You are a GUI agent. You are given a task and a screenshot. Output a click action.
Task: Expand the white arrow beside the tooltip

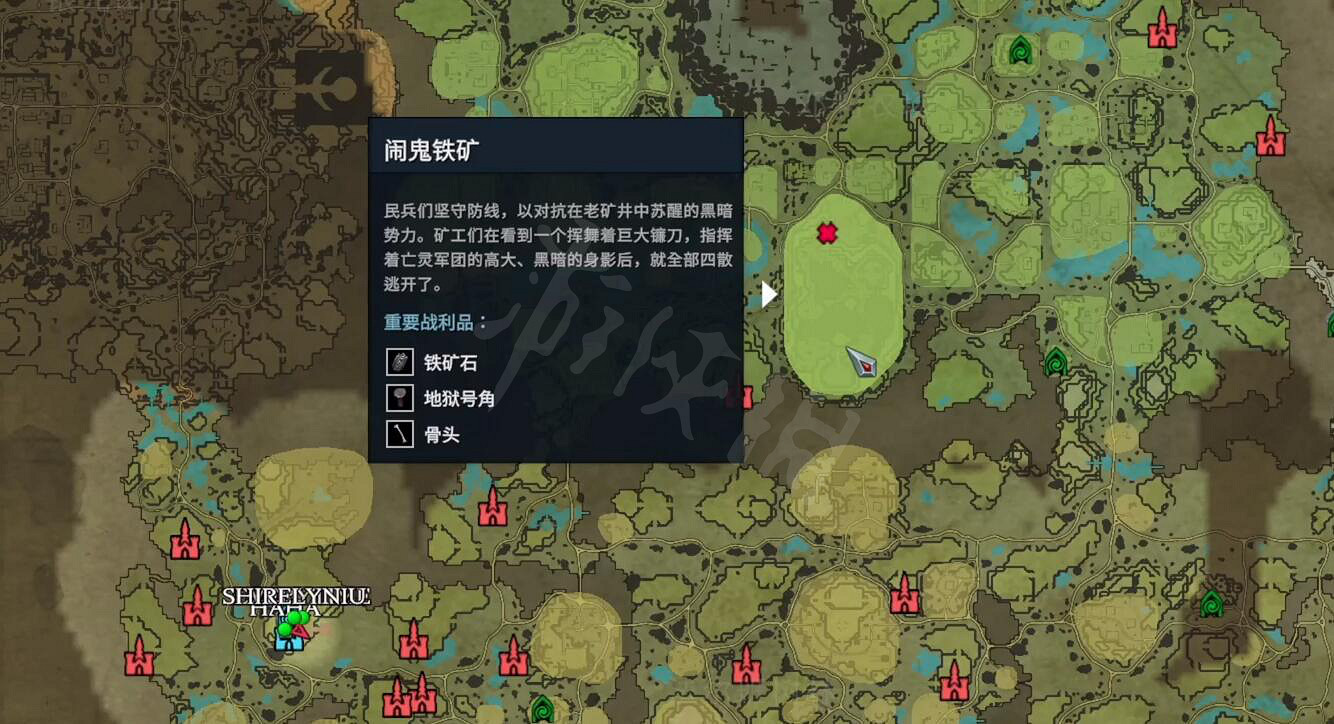pos(766,295)
